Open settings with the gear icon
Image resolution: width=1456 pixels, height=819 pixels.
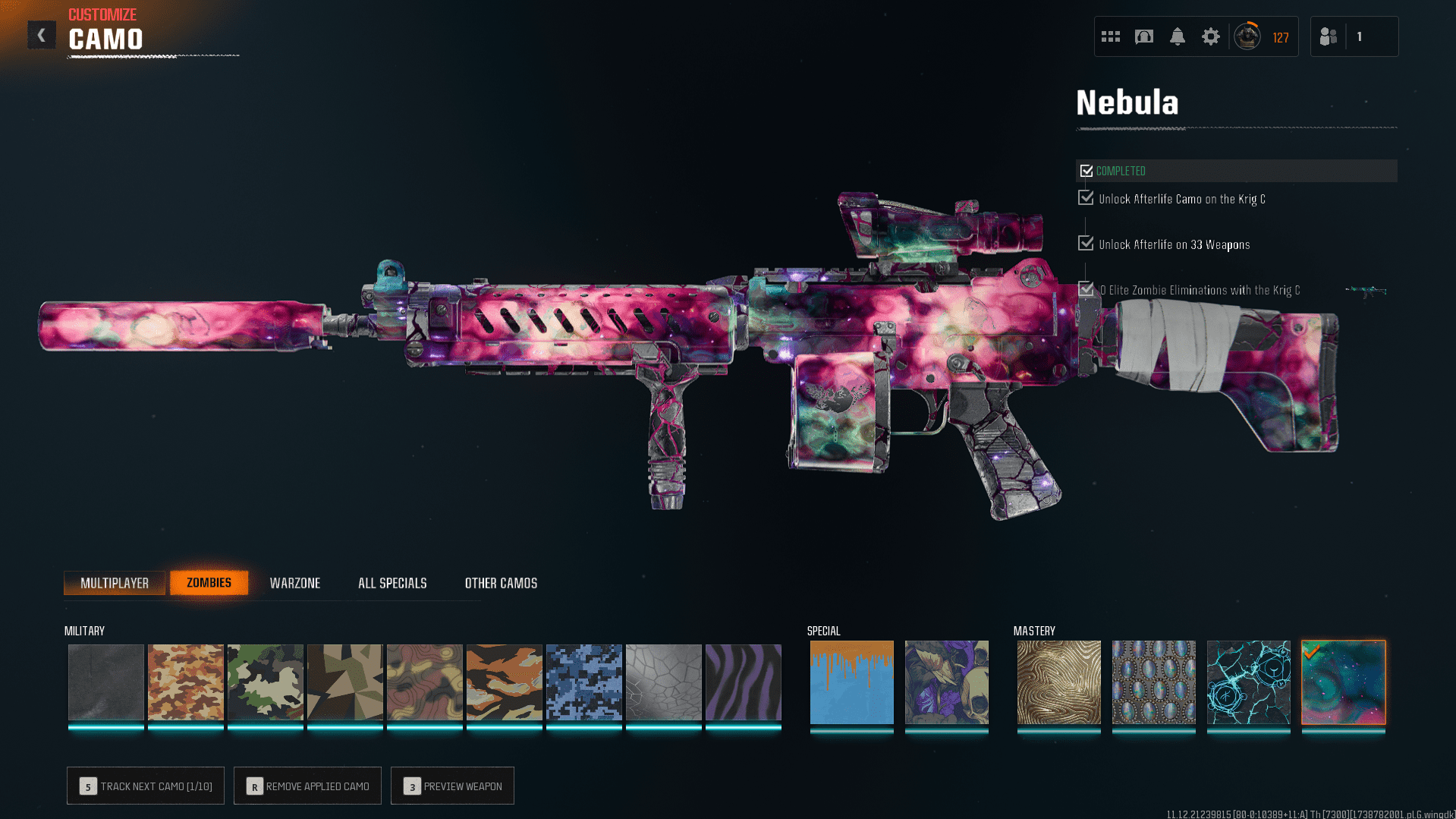pos(1210,36)
